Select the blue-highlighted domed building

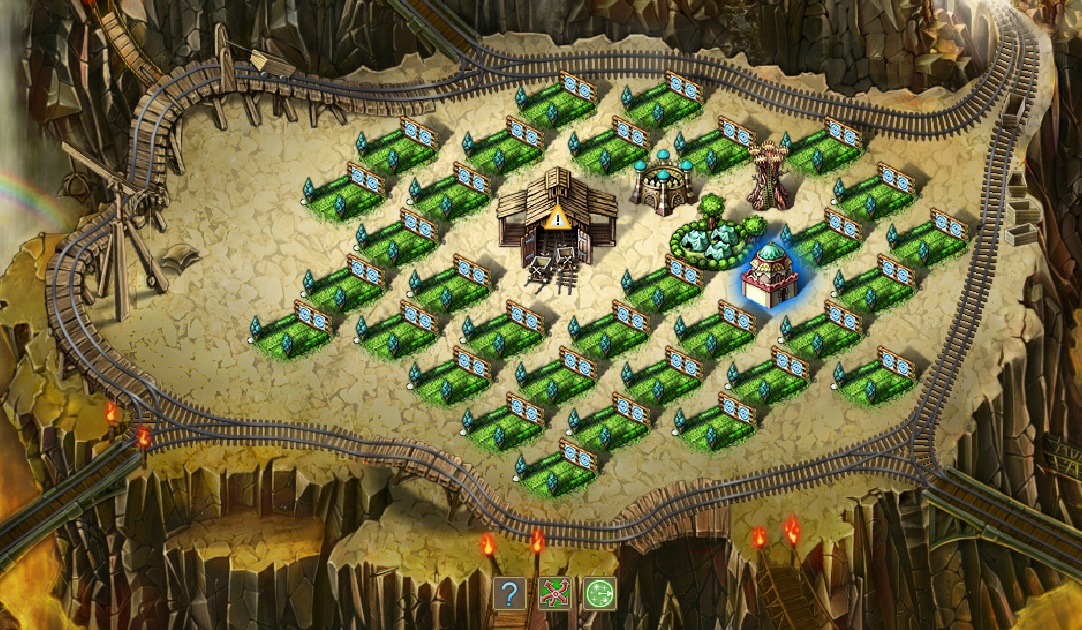click(x=771, y=275)
